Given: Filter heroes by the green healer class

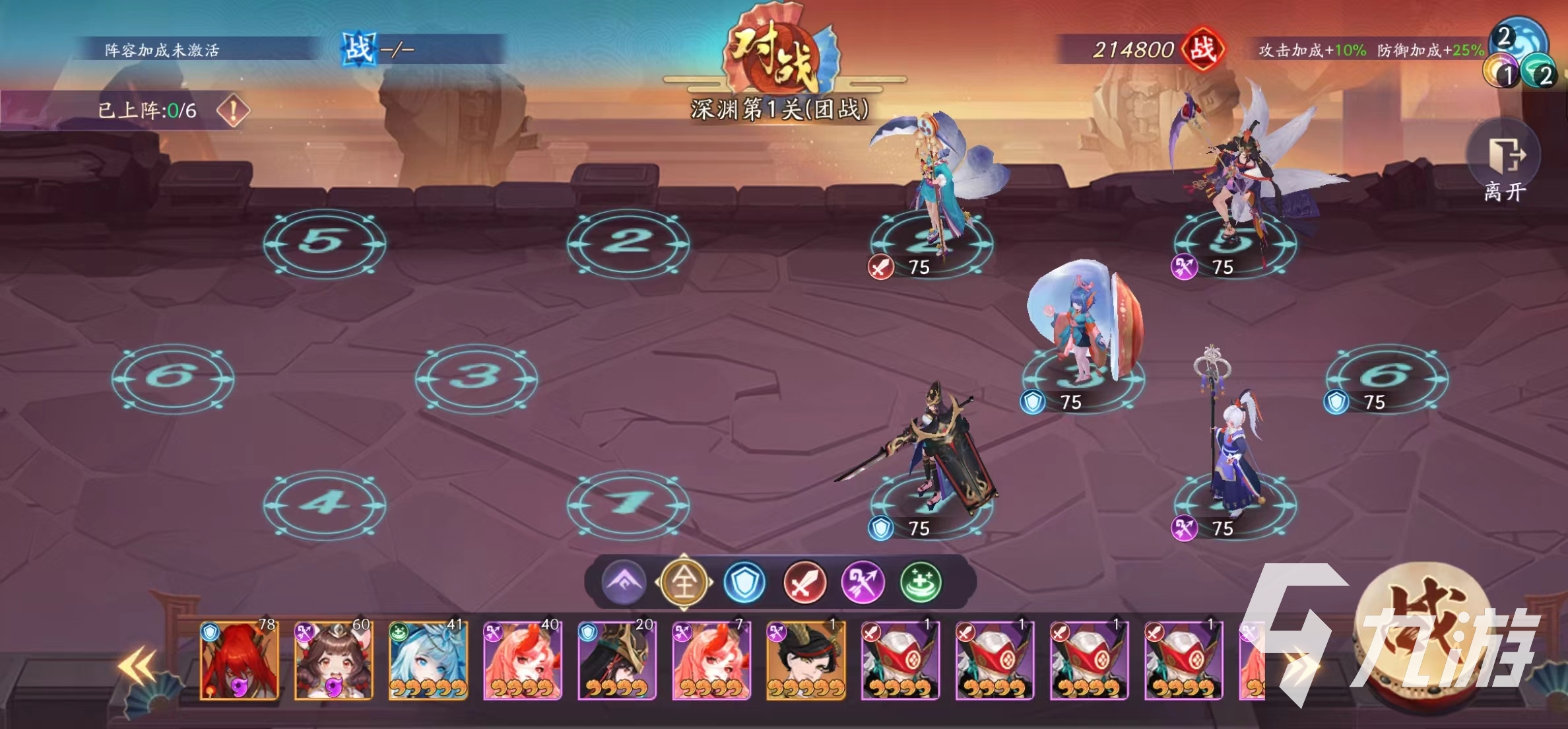Looking at the screenshot, I should point(921,582).
